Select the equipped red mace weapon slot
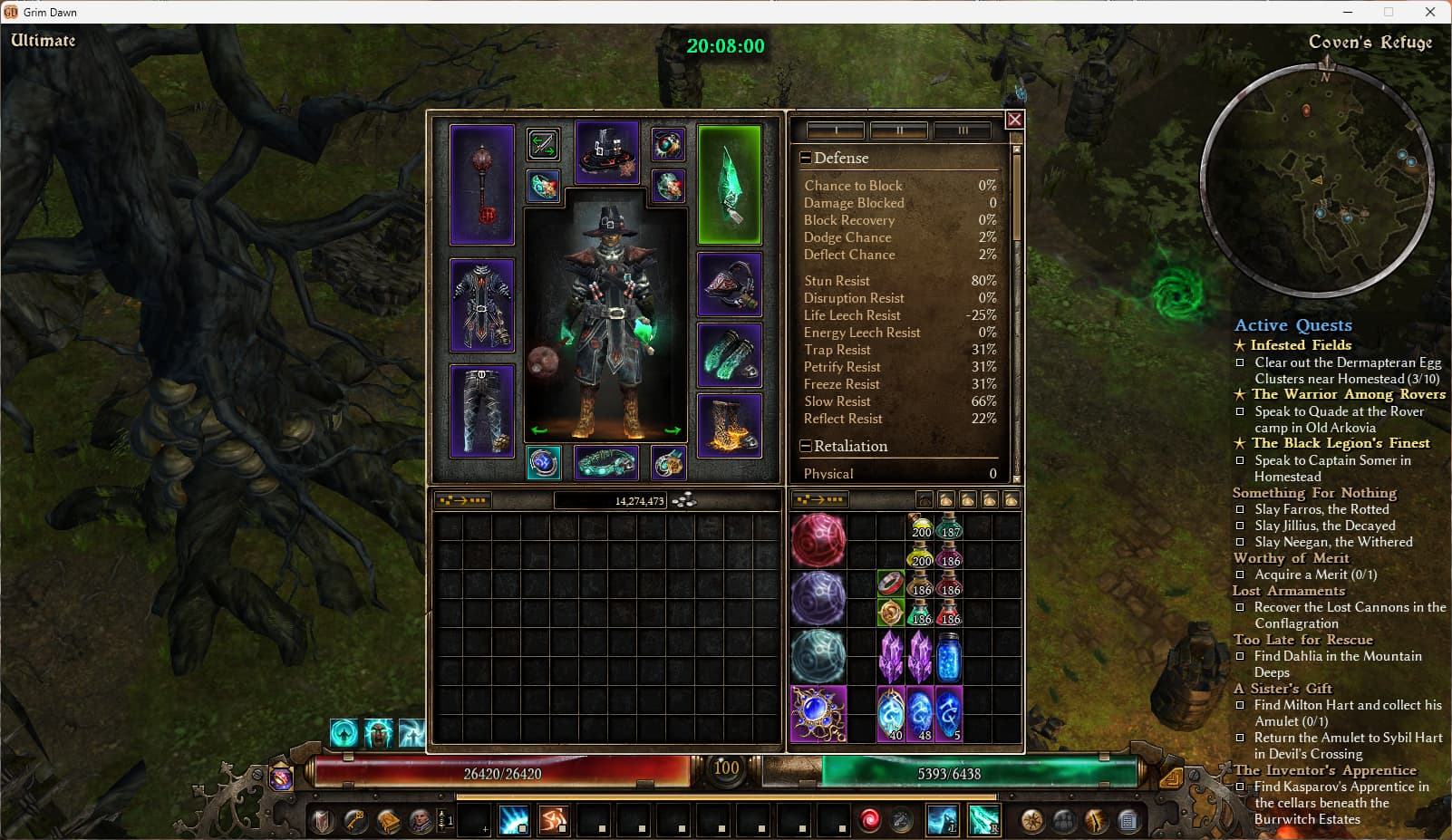Screen dimensions: 1452x840 pos(482,185)
